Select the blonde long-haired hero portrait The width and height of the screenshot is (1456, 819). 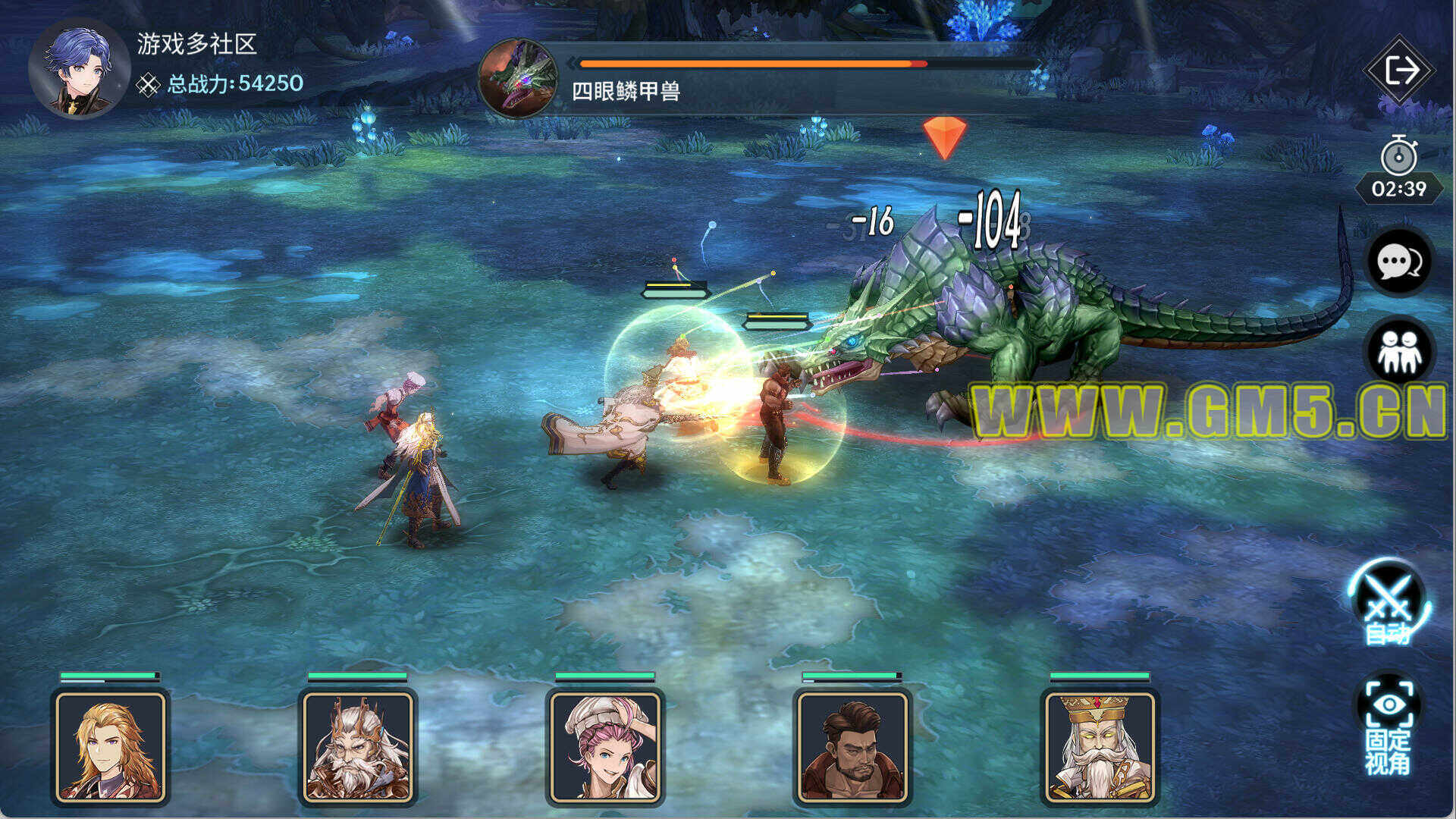[111, 747]
